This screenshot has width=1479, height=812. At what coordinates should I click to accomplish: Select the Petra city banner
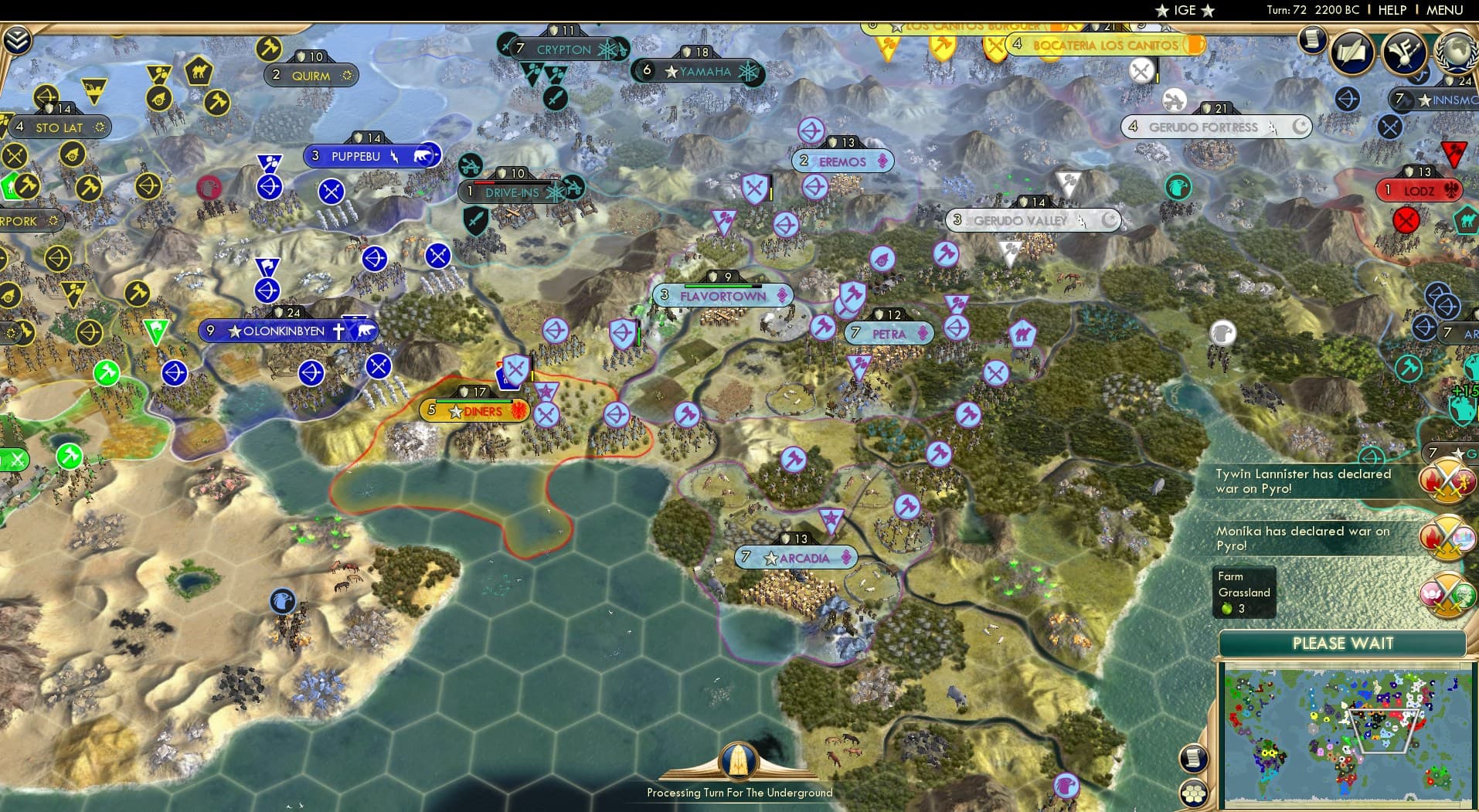click(x=890, y=333)
